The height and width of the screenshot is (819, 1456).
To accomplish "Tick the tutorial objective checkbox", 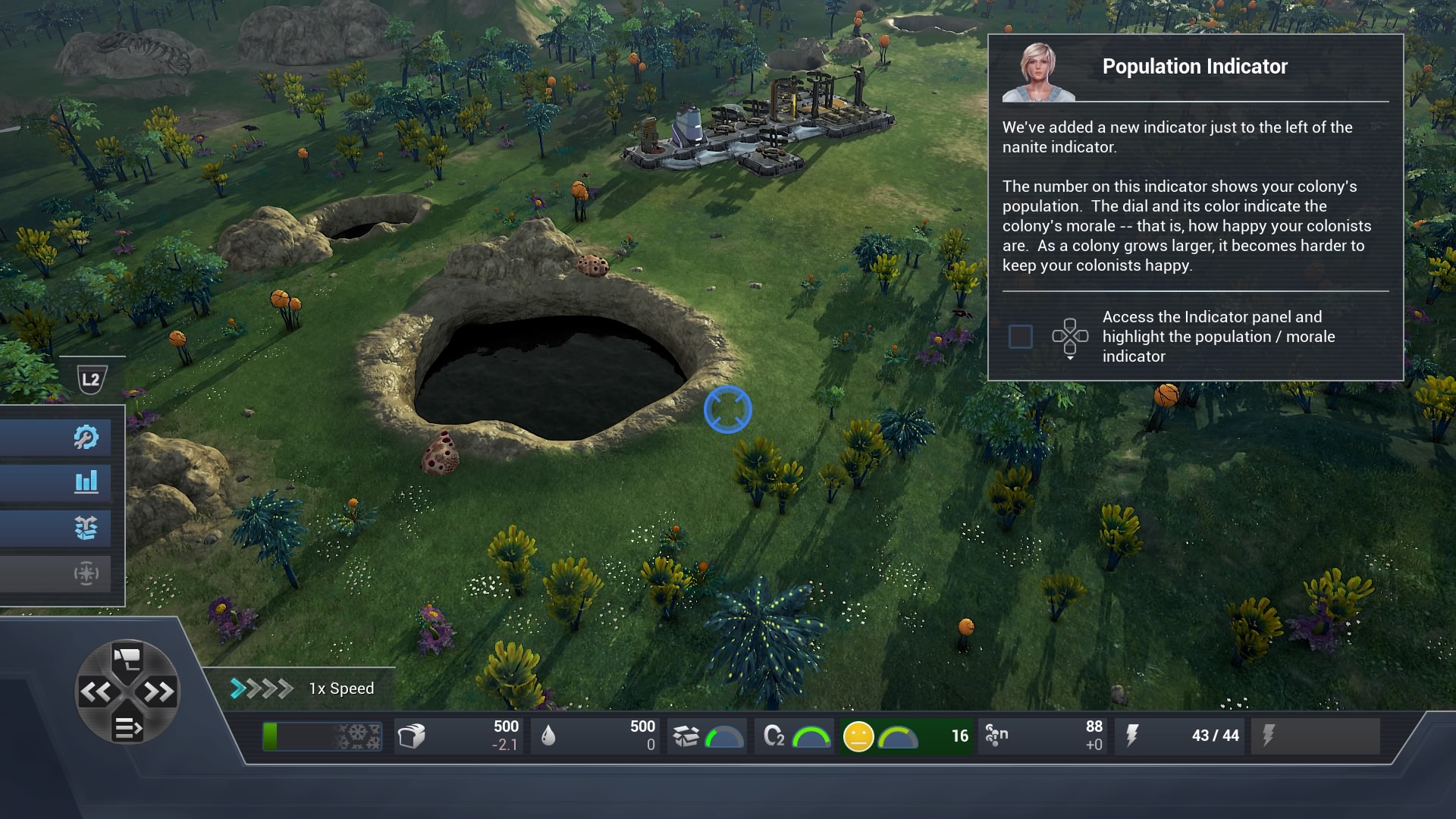I will pos(1020,337).
